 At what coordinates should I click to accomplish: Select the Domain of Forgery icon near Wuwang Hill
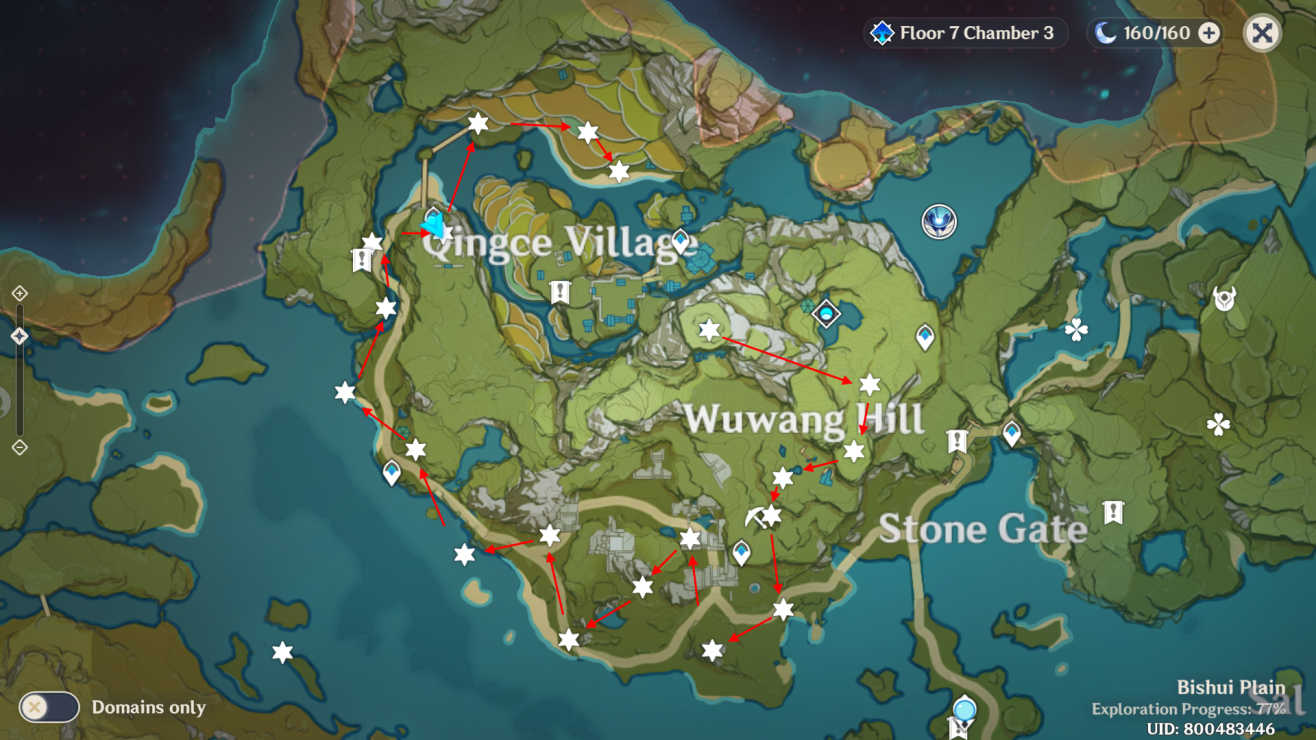[827, 312]
